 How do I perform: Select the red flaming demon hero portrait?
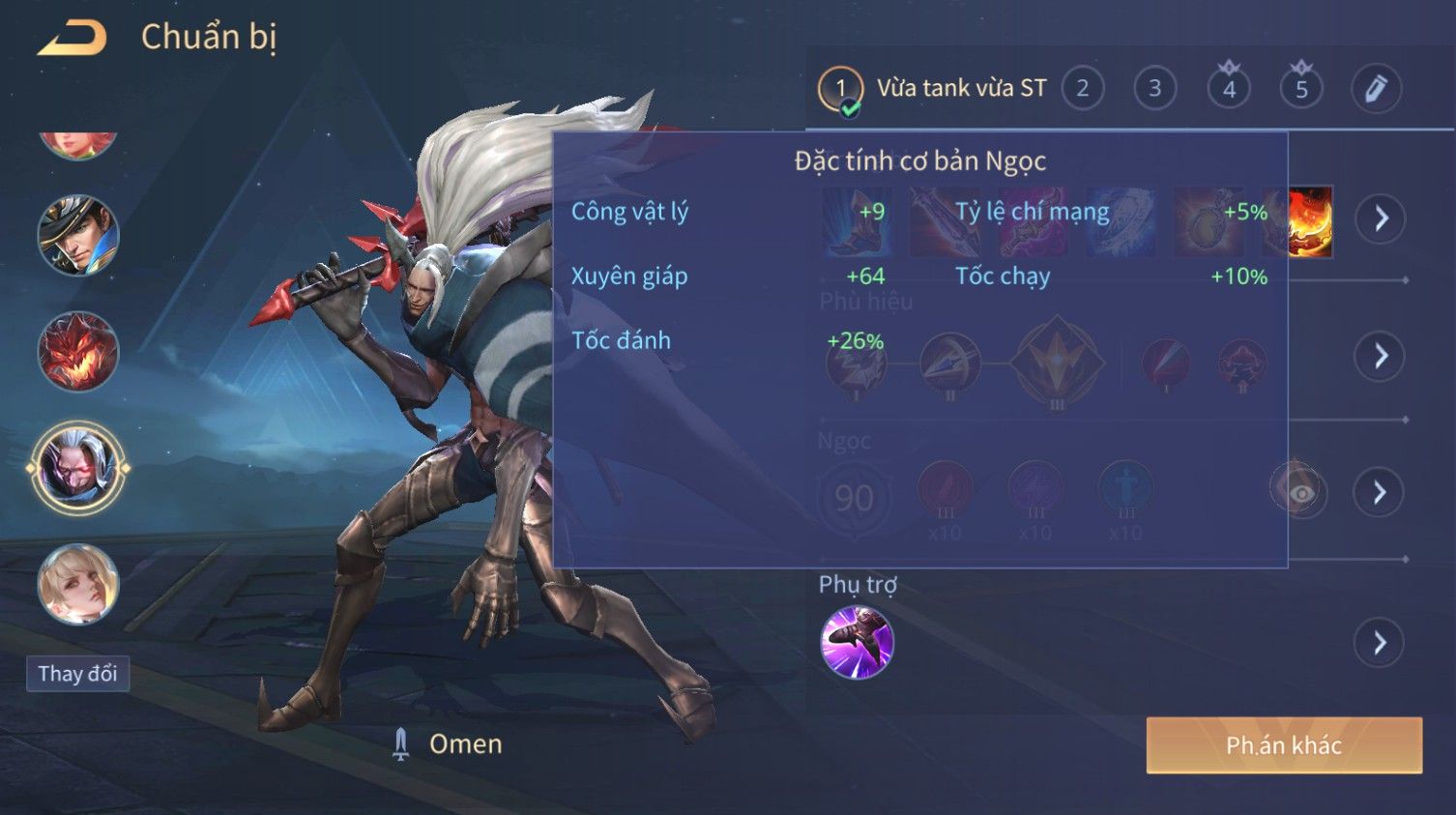(x=77, y=352)
